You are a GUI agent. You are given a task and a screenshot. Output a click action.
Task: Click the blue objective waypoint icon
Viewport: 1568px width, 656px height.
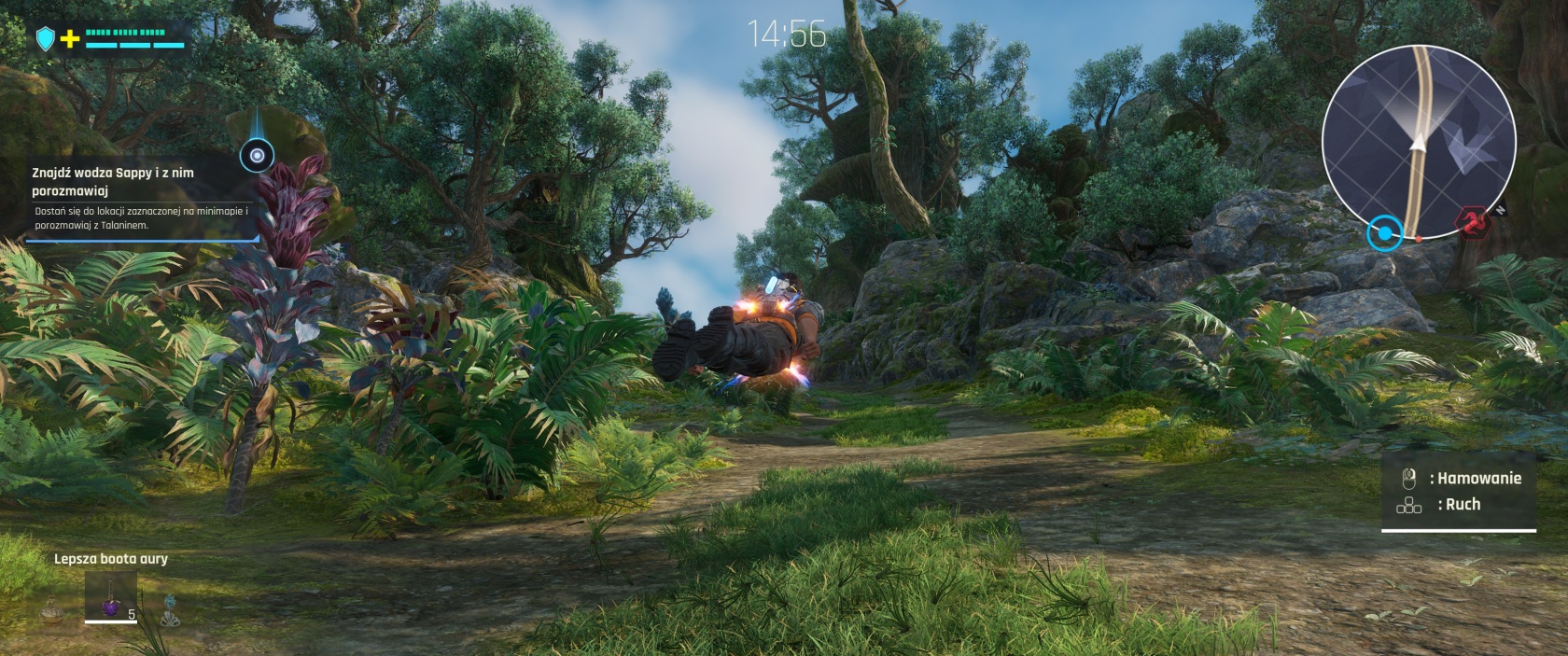(x=257, y=156)
